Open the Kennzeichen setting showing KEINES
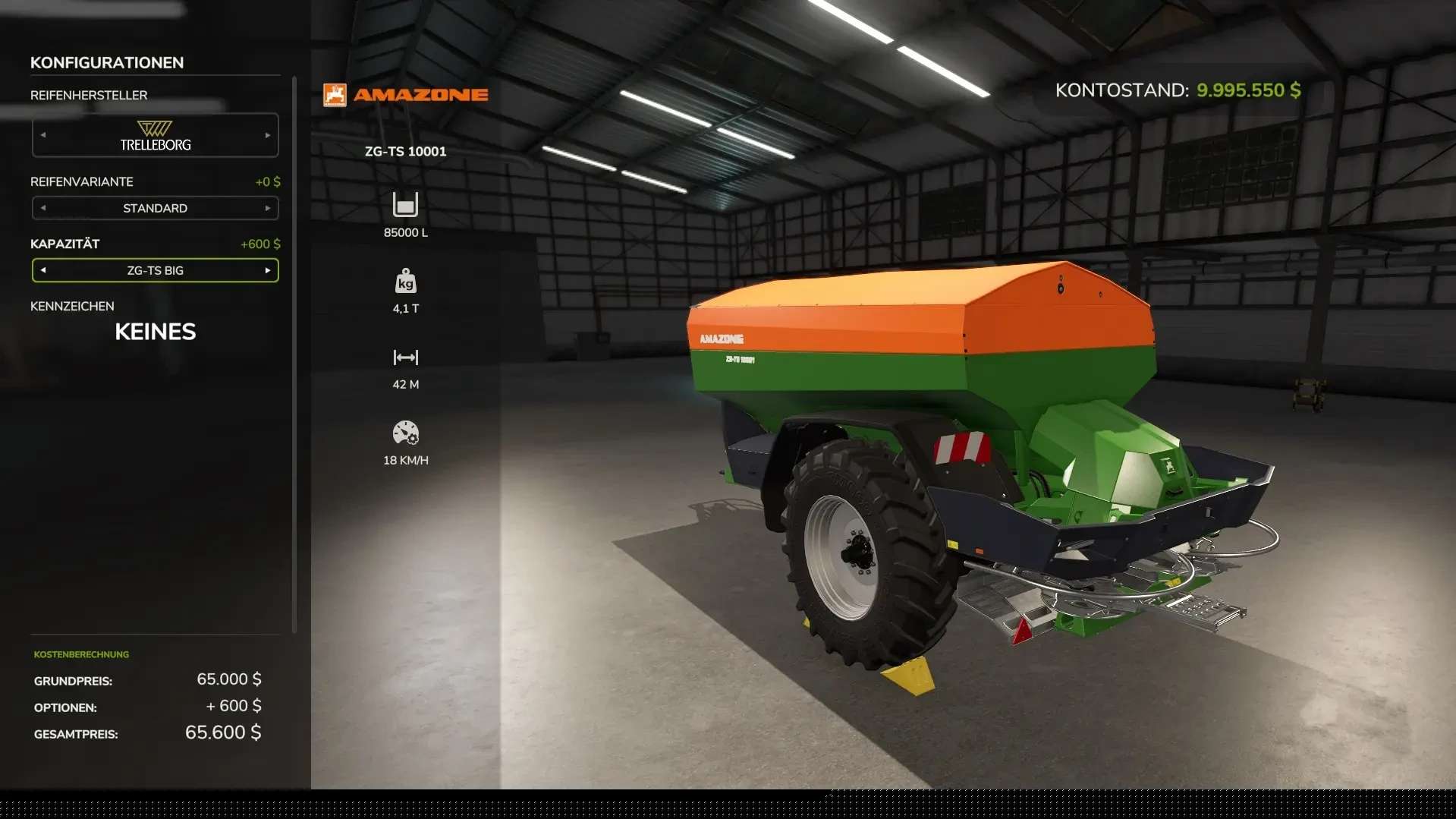1456x819 pixels. 155,332
